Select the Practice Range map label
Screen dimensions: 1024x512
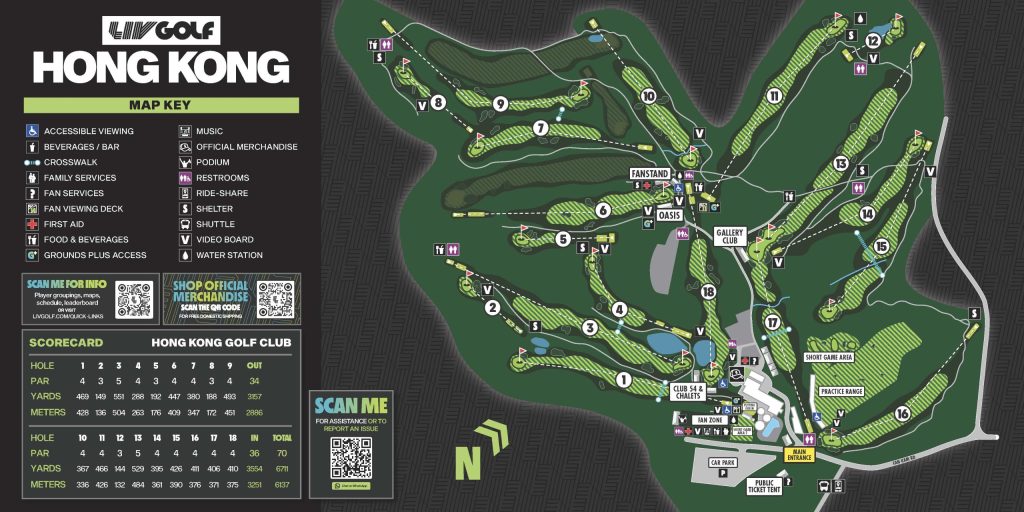(840, 391)
